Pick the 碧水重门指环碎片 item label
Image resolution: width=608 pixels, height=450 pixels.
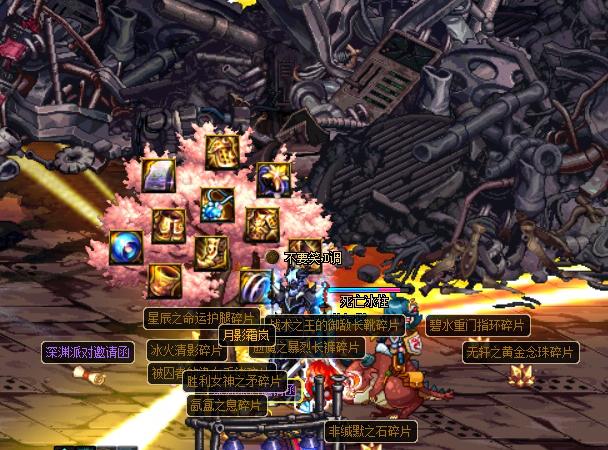click(477, 325)
